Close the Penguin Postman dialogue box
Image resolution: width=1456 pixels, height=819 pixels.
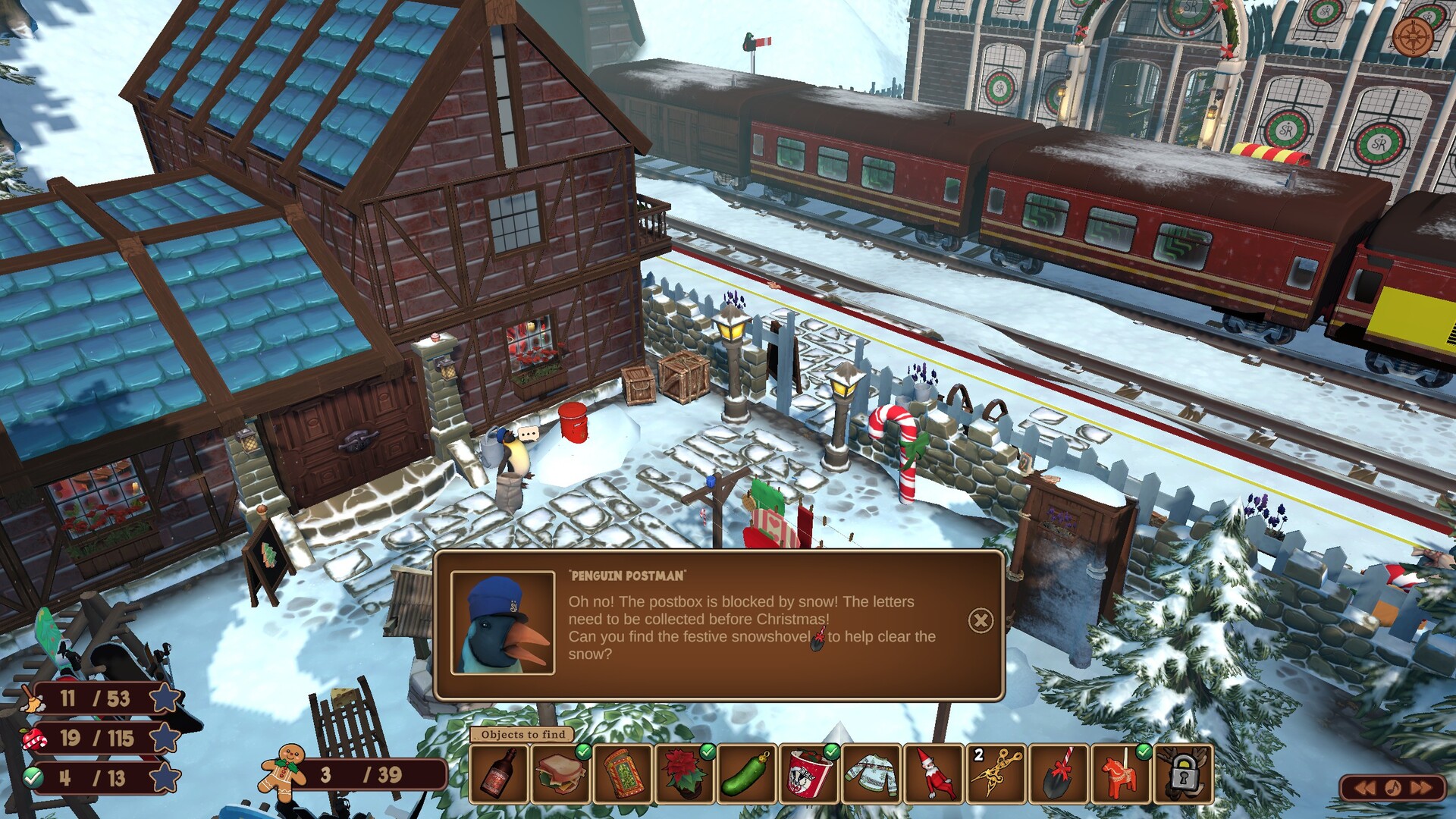point(981,621)
